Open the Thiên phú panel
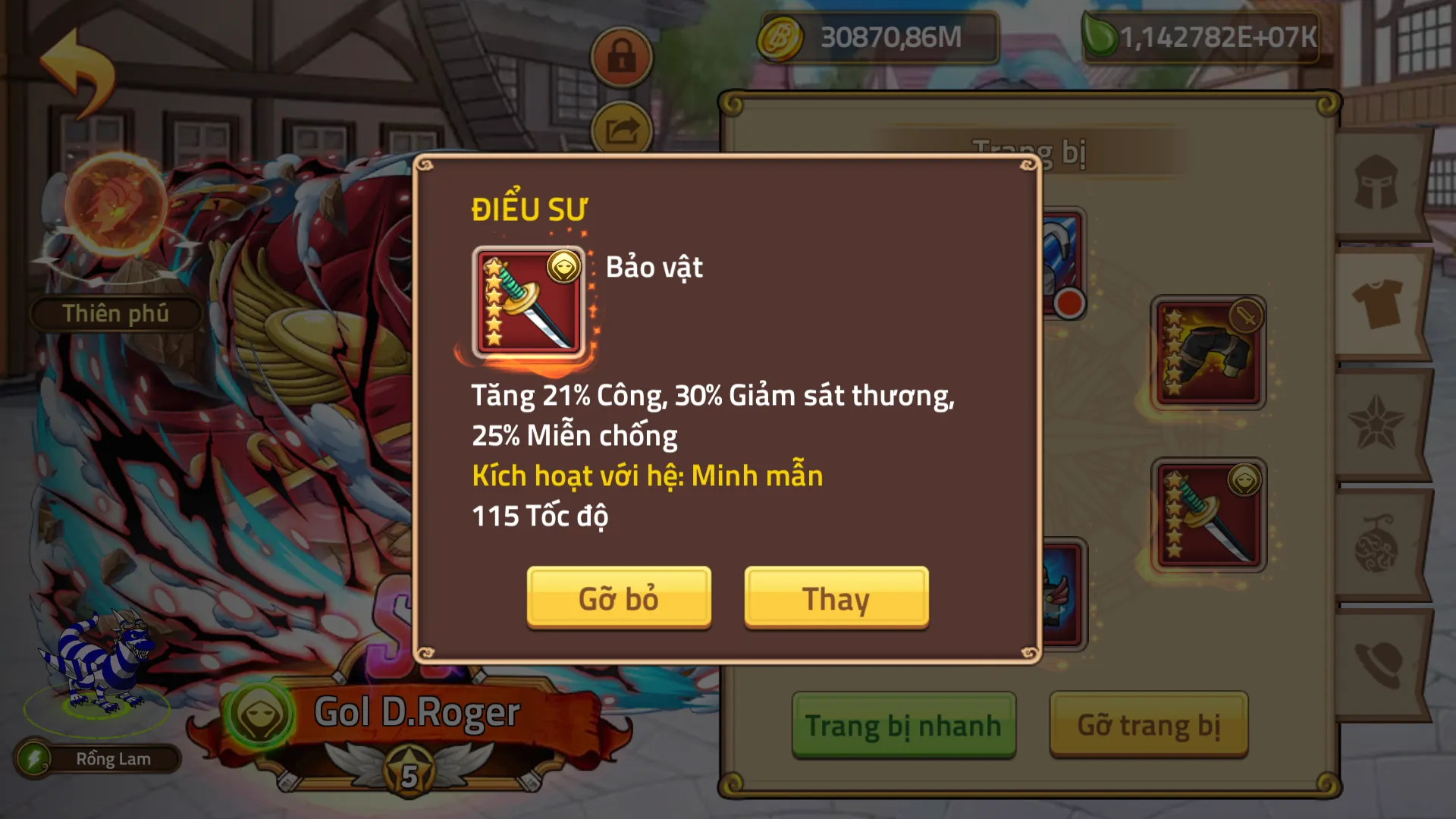This screenshot has height=819, width=1456. (x=115, y=313)
